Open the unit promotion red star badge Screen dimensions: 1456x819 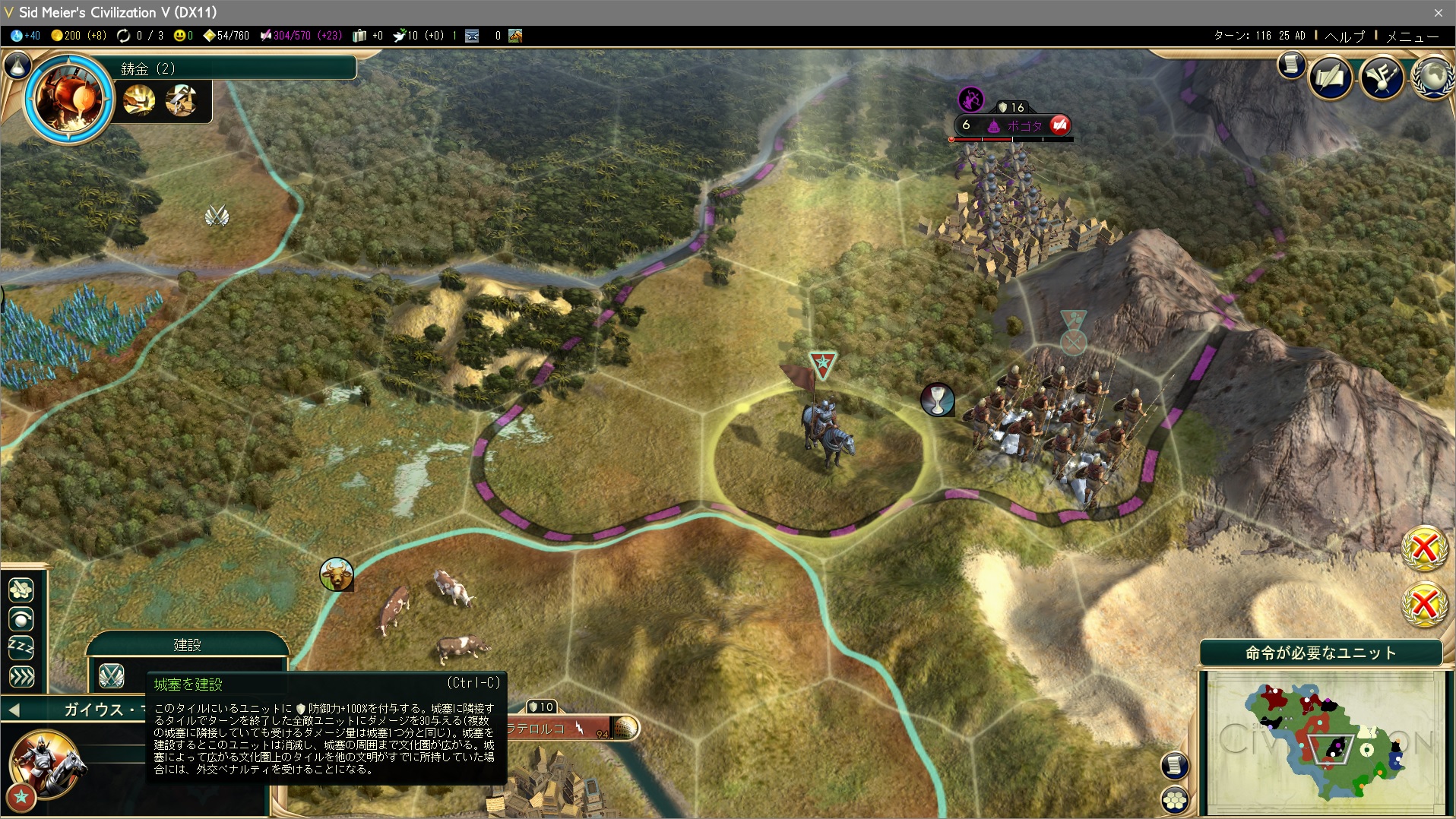click(x=21, y=797)
